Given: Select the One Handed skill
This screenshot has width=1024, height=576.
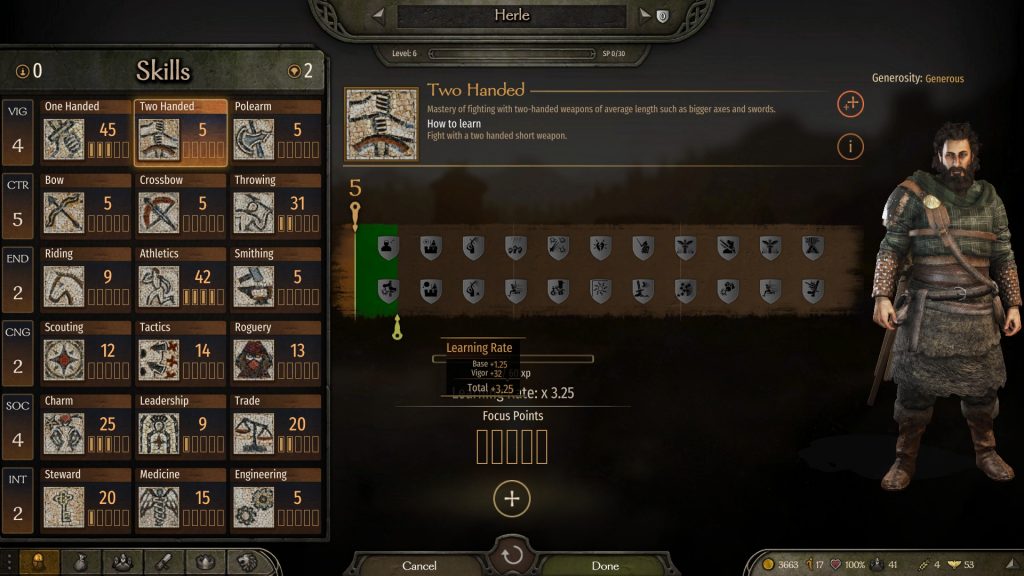Looking at the screenshot, I should (86, 133).
